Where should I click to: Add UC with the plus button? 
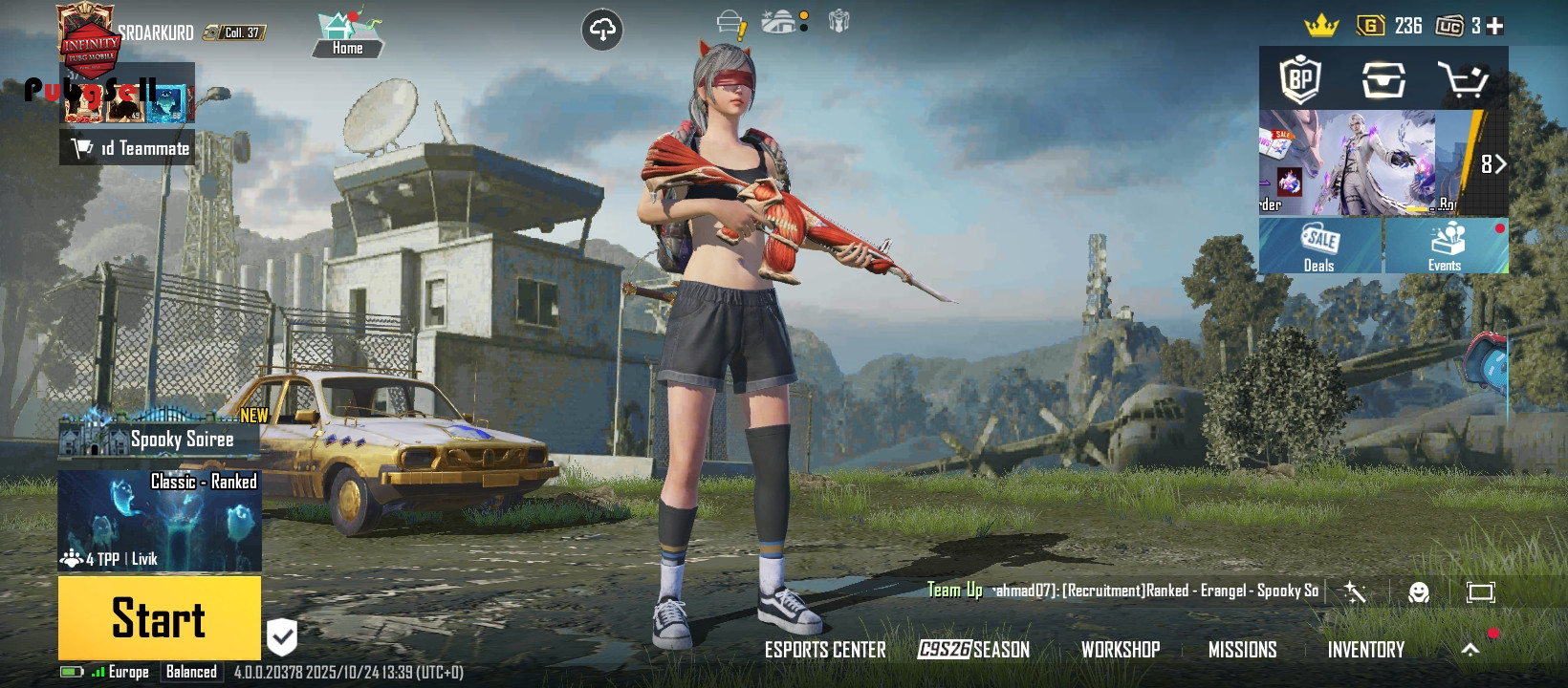(1495, 26)
